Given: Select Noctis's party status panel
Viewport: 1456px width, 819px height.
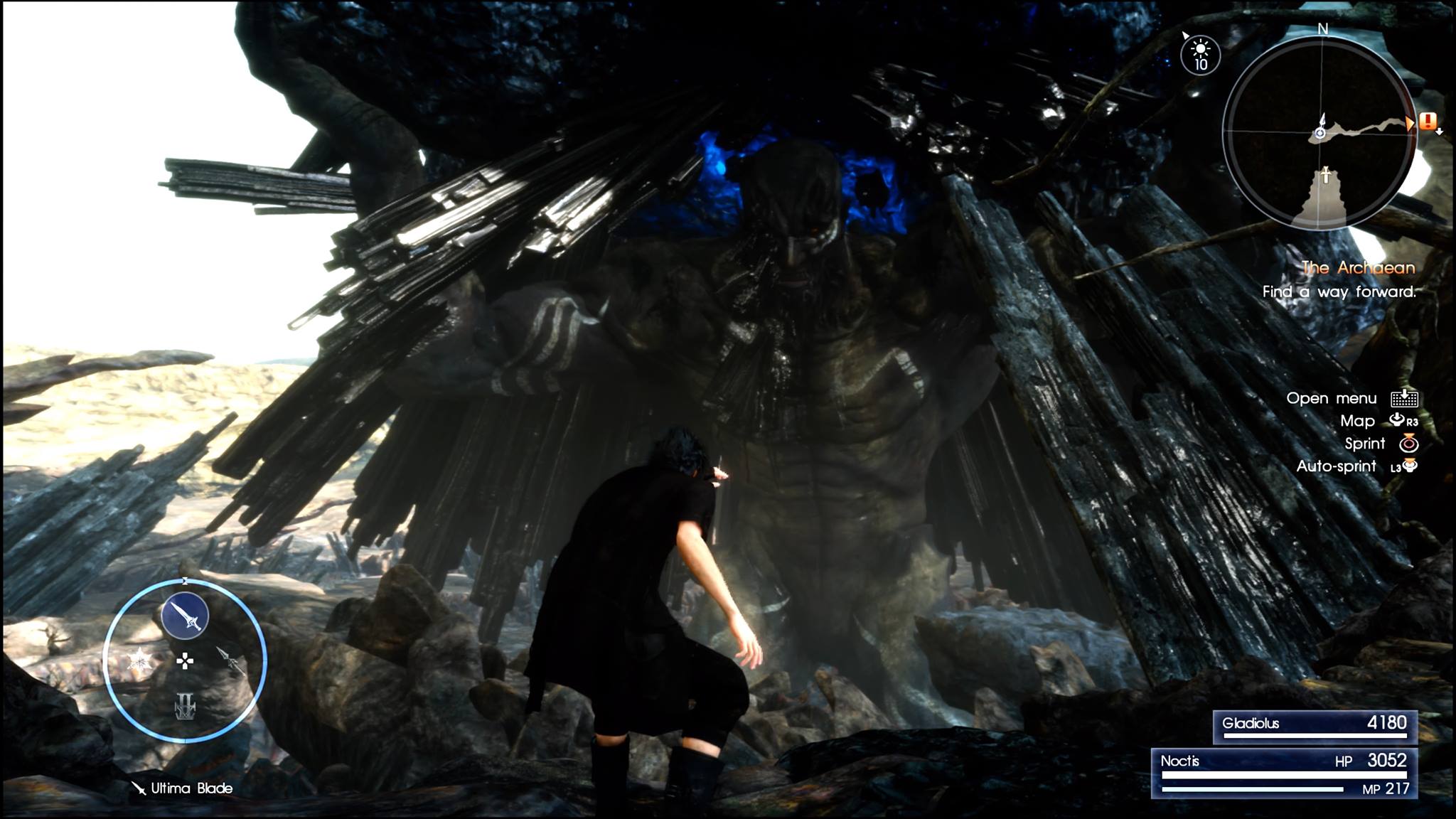Looking at the screenshot, I should 1284,773.
